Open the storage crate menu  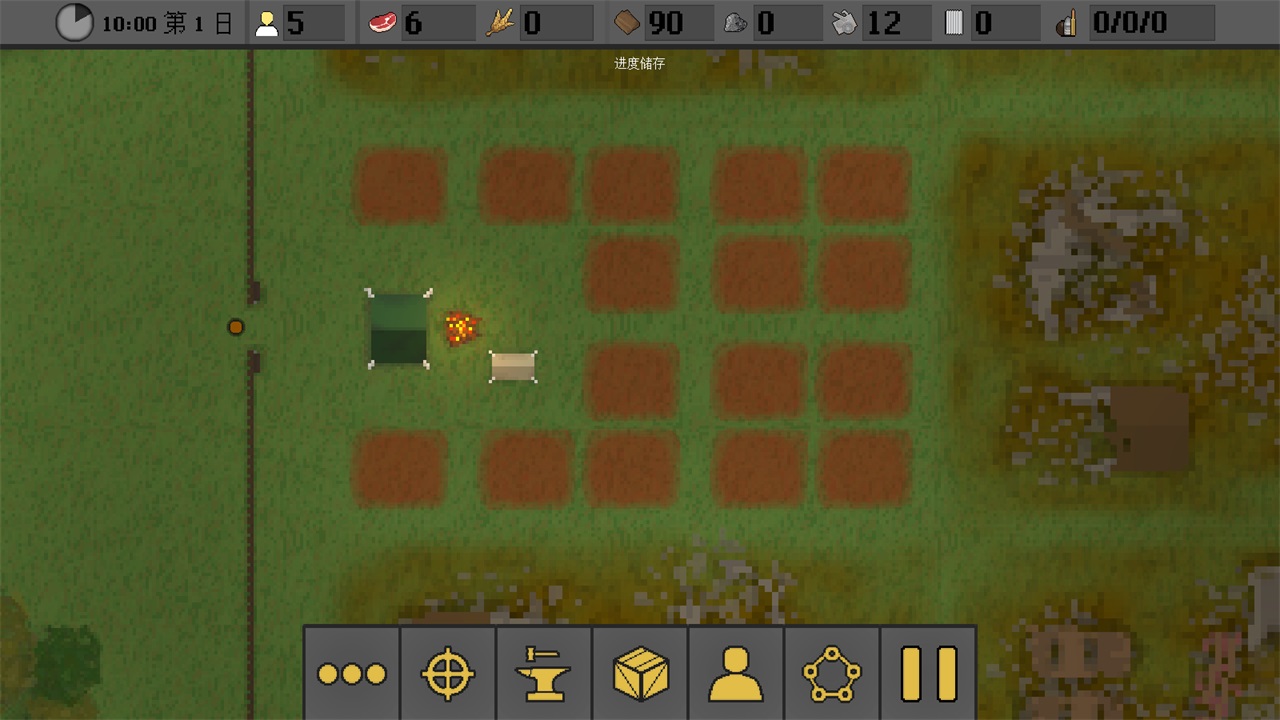639,674
